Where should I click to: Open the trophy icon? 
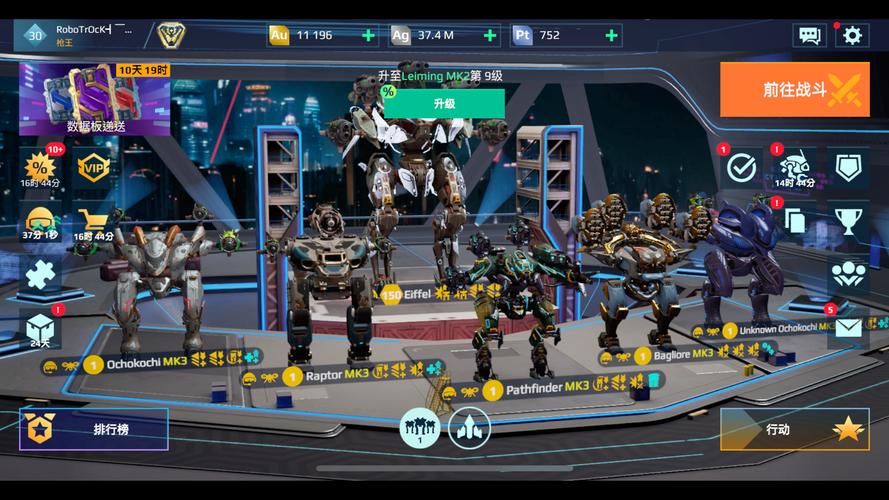848,221
